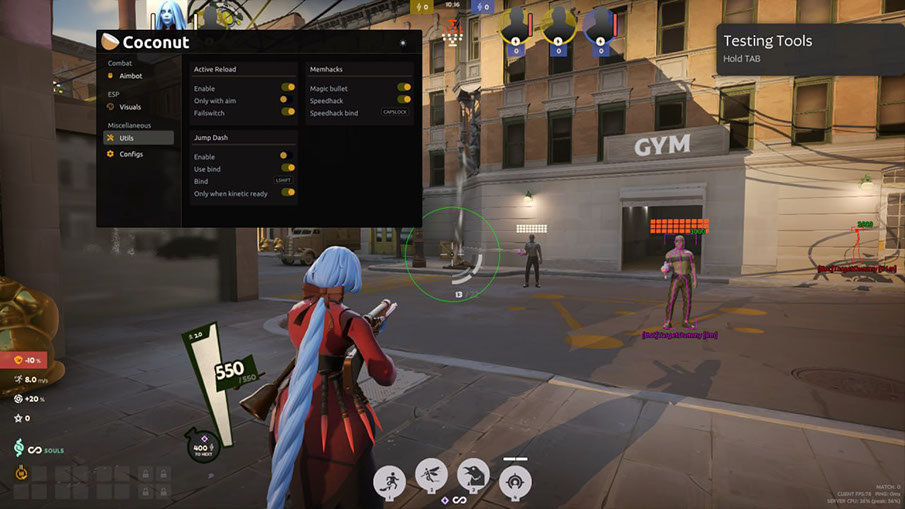
Task: Turn on the Only with aim toggle
Action: (288, 100)
